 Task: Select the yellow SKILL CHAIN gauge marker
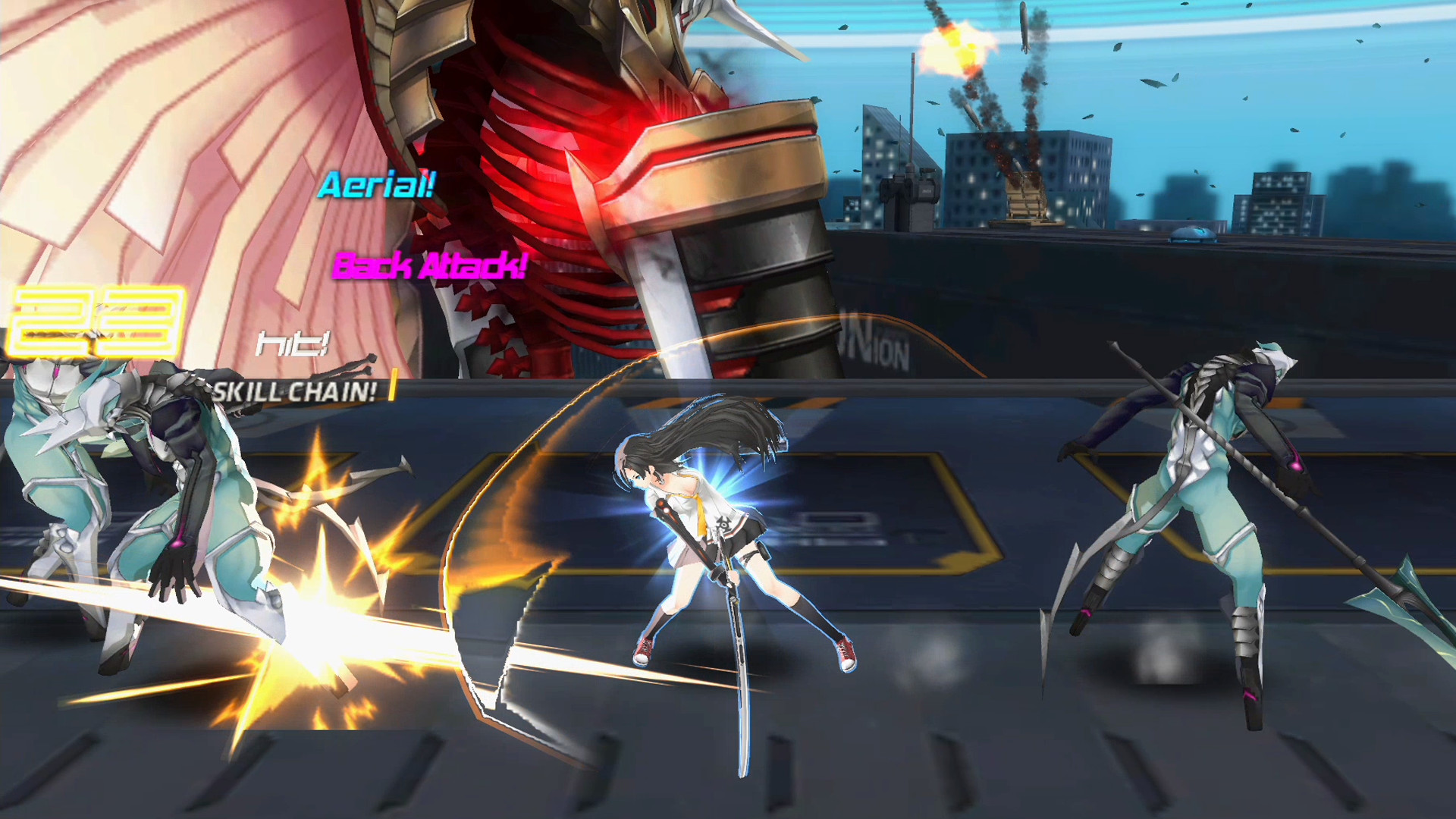pos(394,385)
